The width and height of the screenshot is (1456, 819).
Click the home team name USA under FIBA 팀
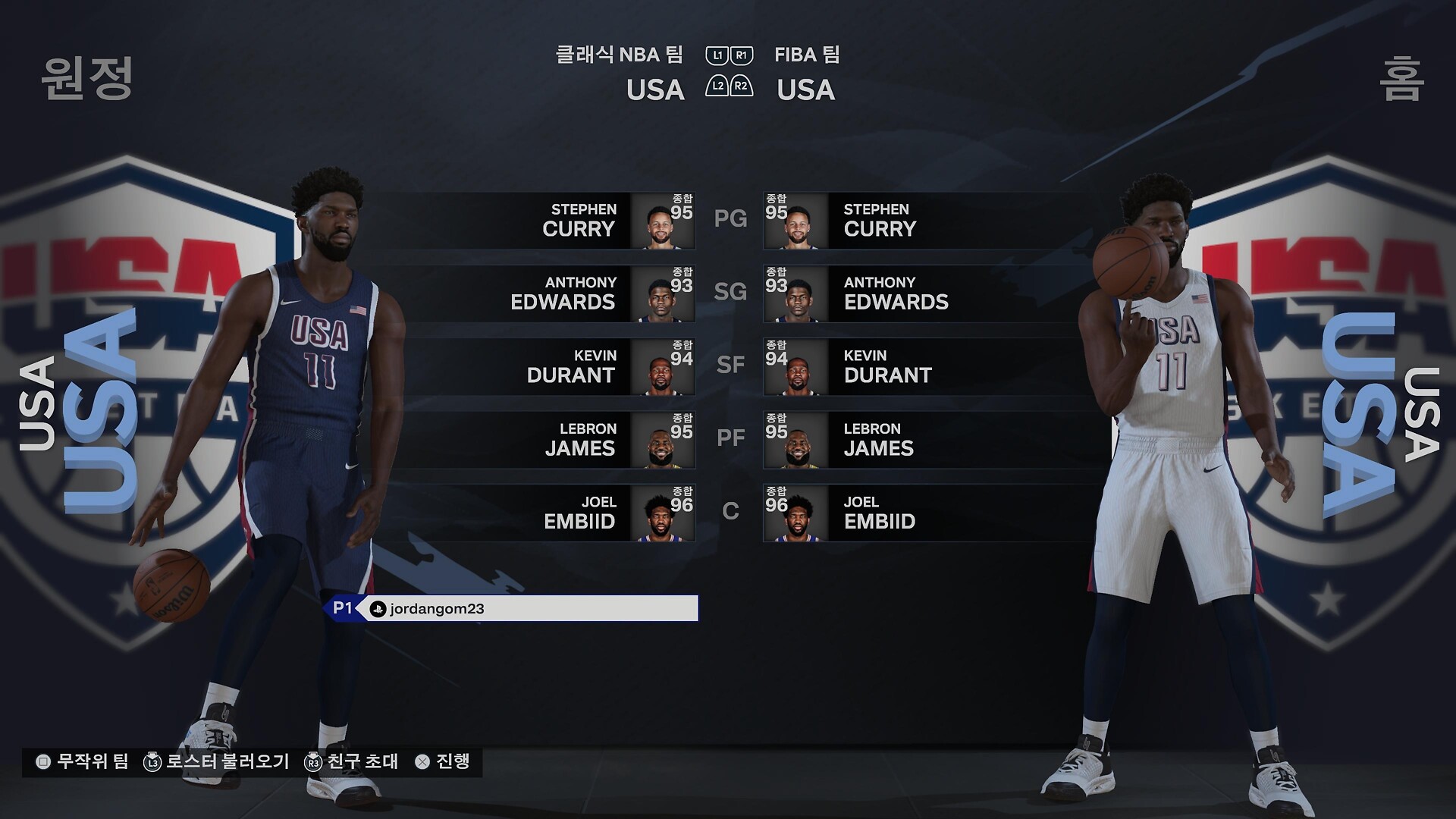pos(805,90)
